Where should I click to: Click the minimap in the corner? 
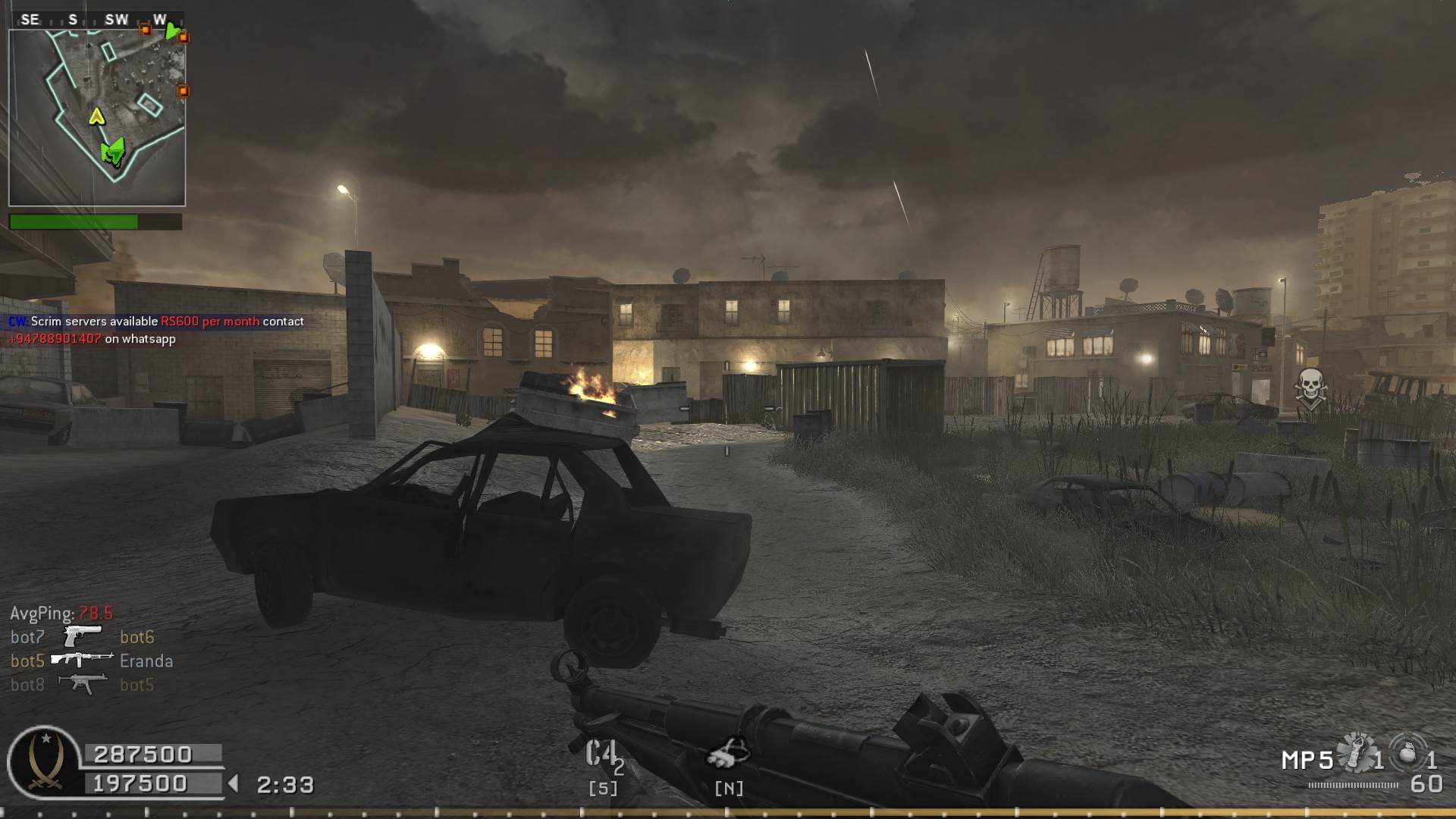pos(97,118)
